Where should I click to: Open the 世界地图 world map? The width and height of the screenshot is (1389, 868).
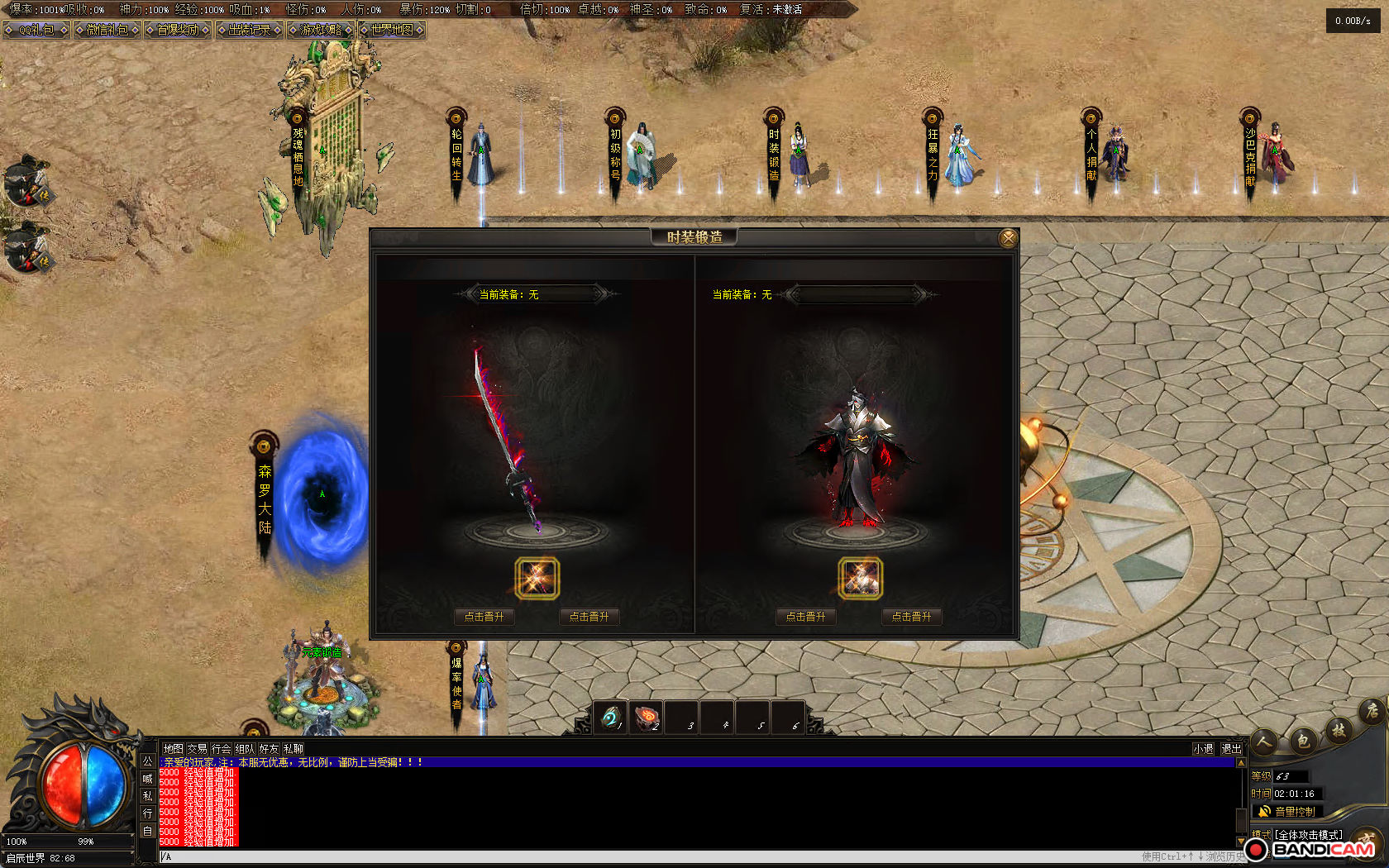pyautogui.click(x=392, y=30)
